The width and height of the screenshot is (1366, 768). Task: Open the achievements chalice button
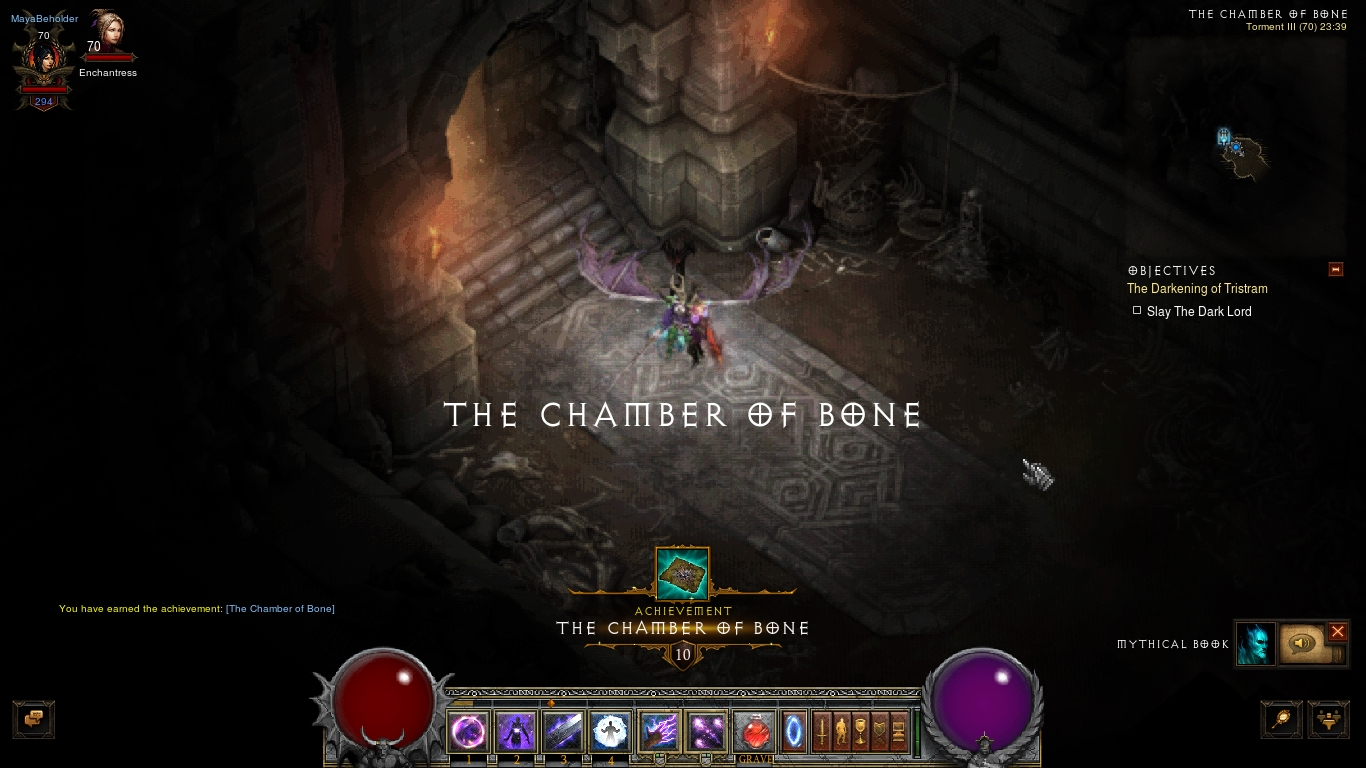(860, 732)
